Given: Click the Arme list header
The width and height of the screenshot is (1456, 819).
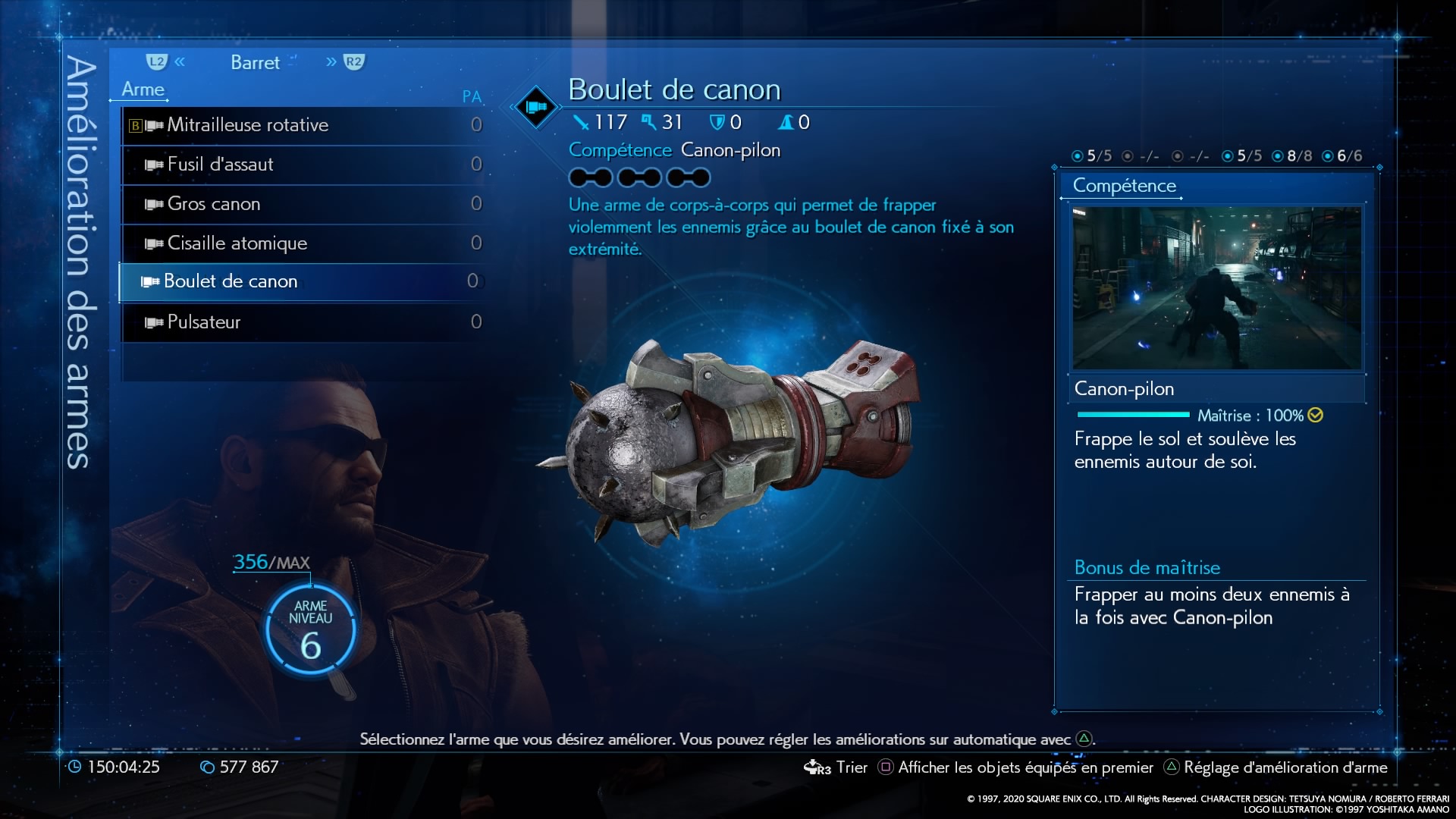Looking at the screenshot, I should pos(143,89).
